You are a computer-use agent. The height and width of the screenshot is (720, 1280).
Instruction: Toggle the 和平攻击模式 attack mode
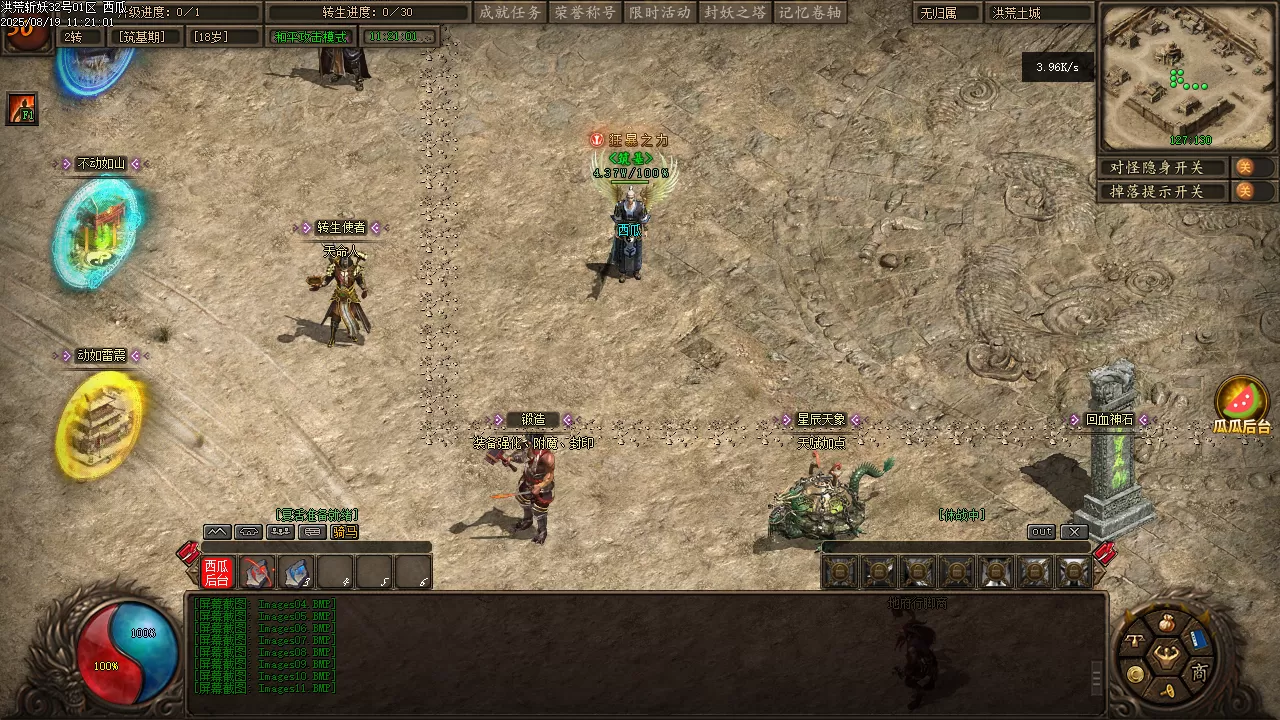pyautogui.click(x=310, y=37)
